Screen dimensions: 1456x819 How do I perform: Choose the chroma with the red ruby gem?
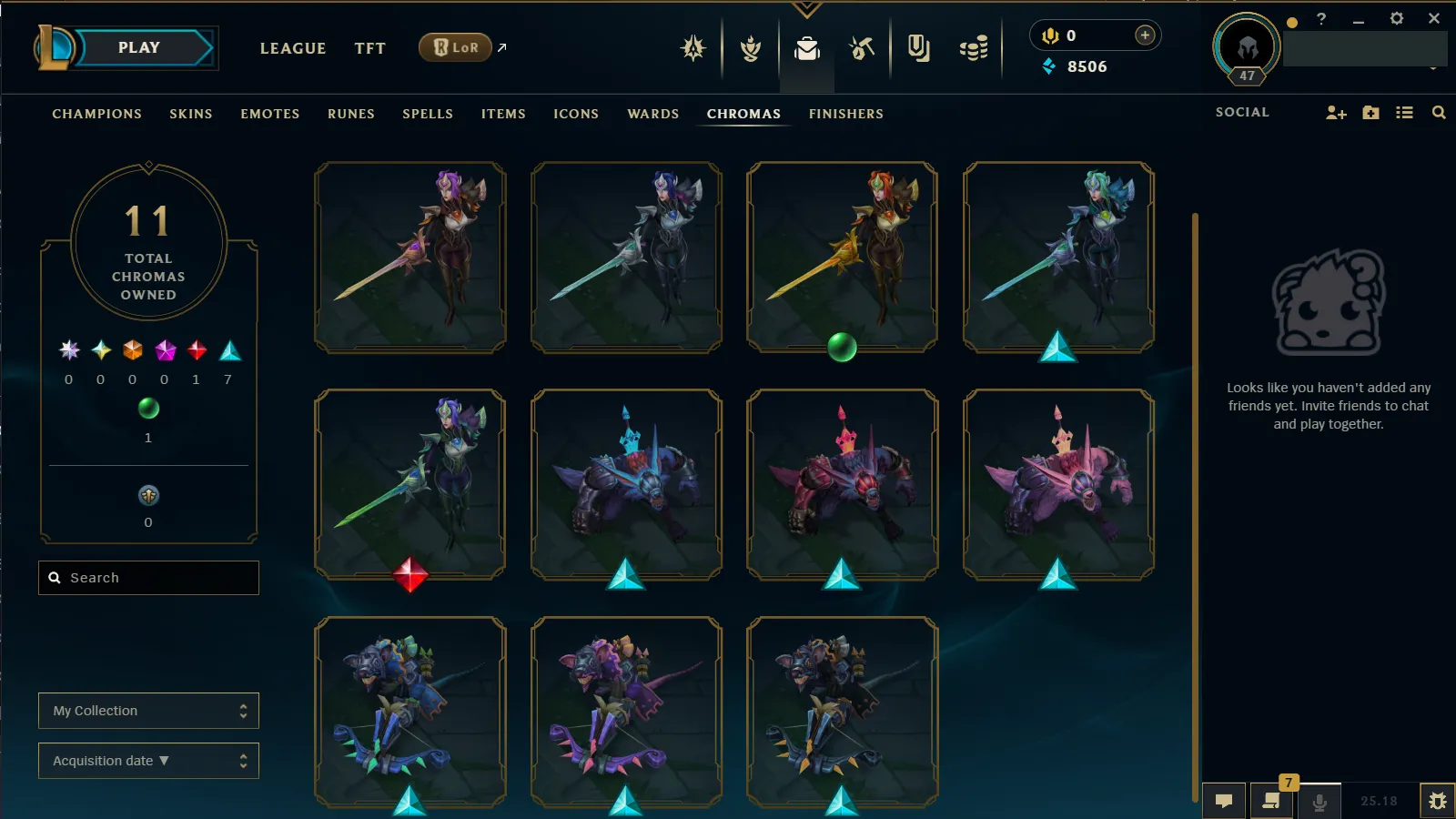tap(409, 485)
